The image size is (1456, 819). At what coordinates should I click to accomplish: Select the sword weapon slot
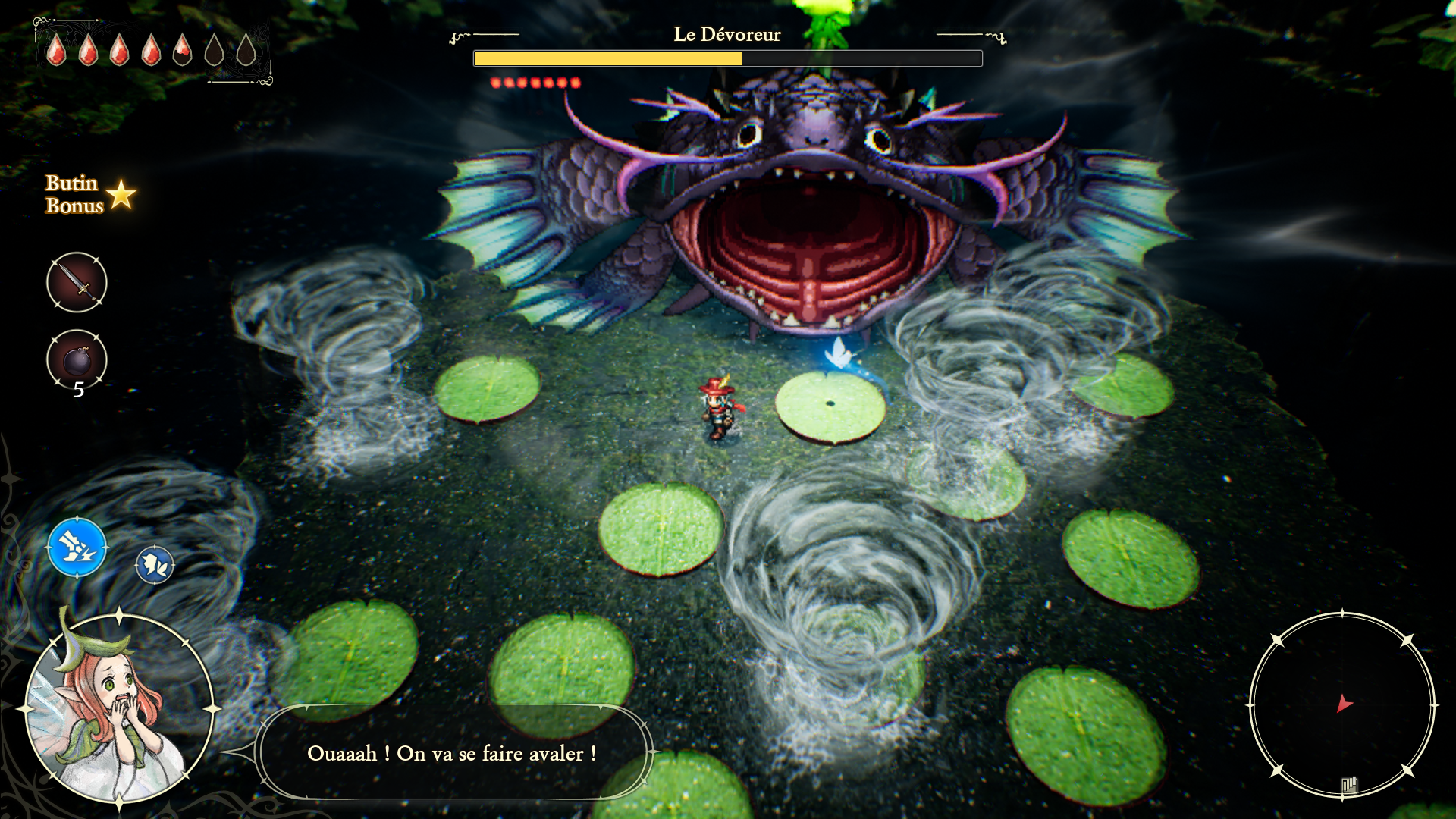[x=77, y=282]
